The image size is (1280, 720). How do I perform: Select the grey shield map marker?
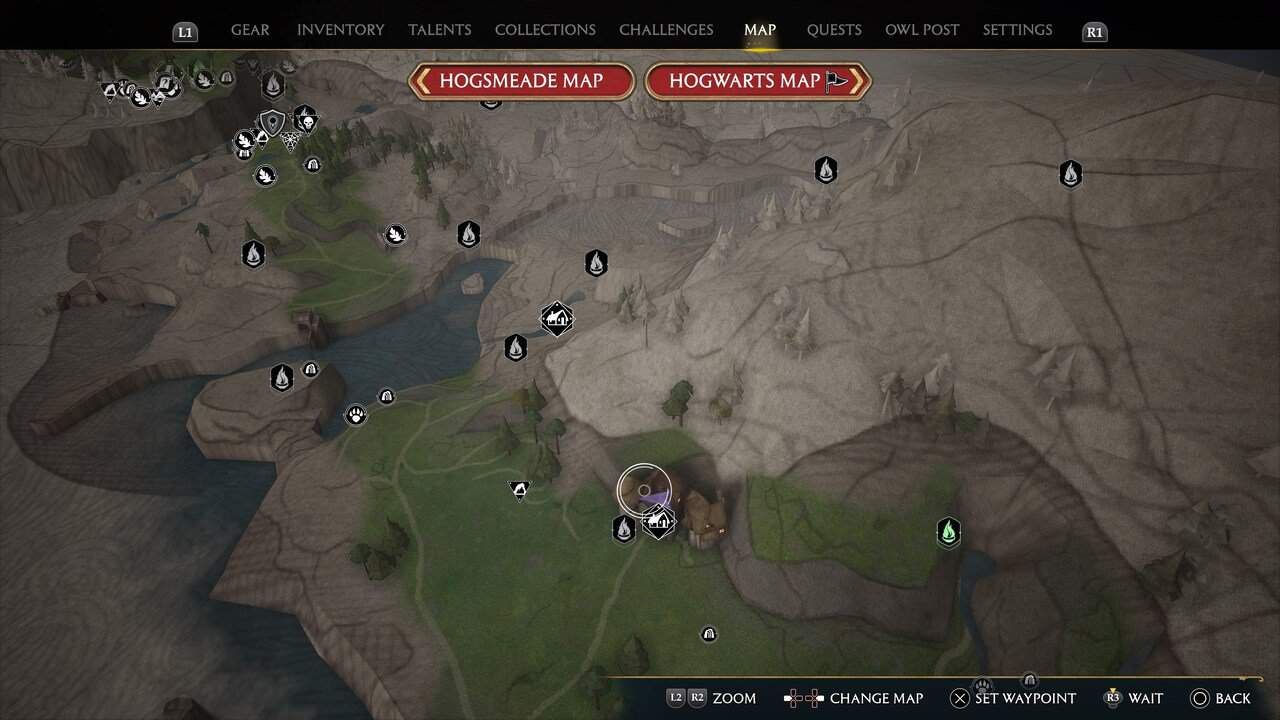pos(271,124)
